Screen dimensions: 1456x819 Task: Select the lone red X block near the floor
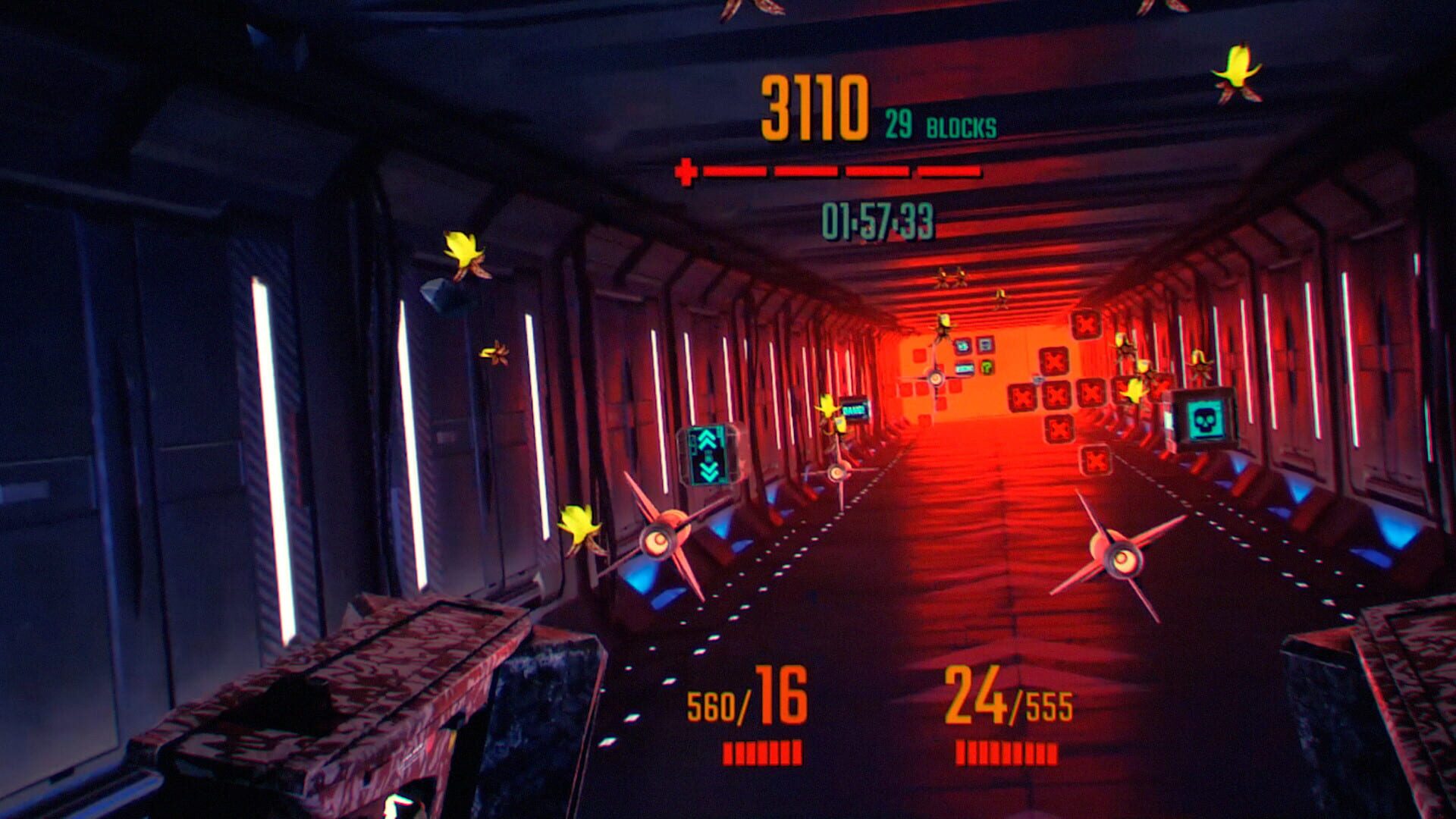coord(1097,460)
